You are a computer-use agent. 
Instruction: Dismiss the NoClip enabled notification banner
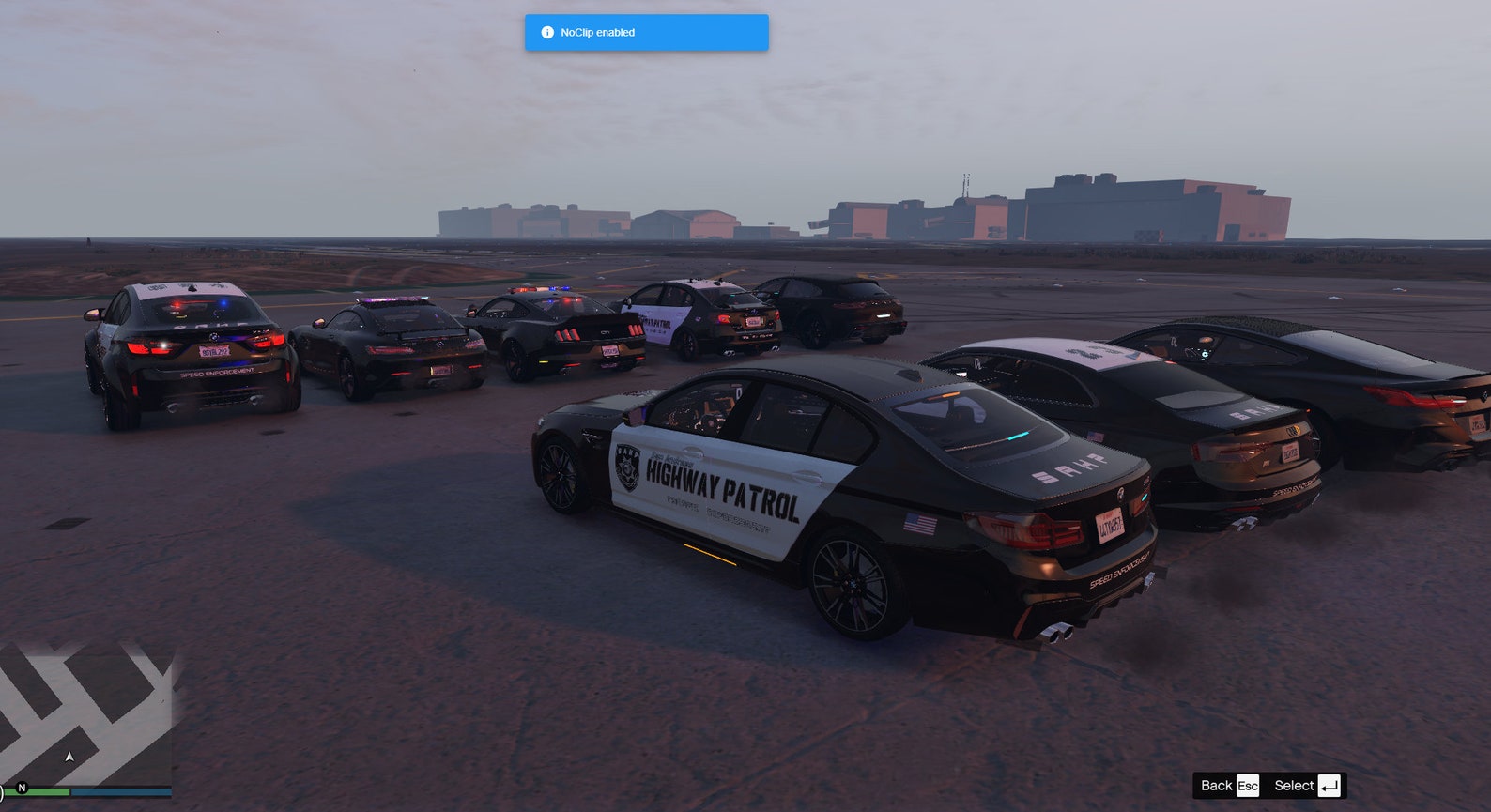pos(647,32)
